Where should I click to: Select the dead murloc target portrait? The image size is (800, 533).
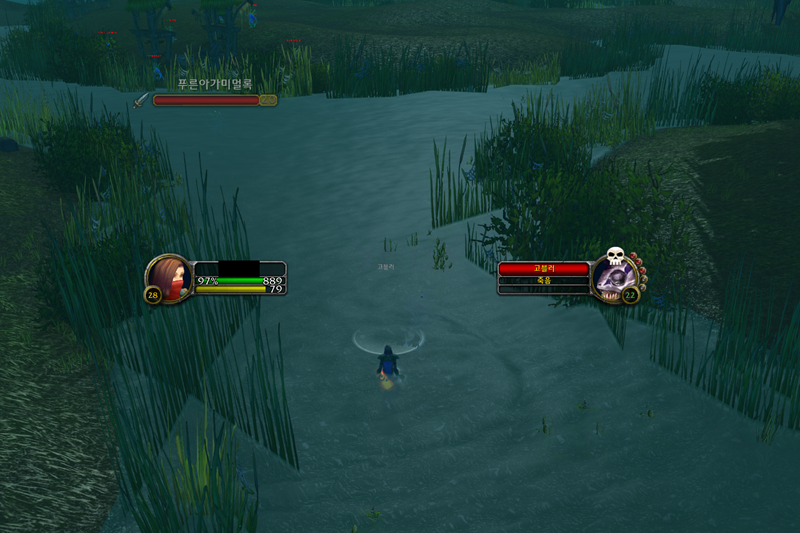point(613,277)
